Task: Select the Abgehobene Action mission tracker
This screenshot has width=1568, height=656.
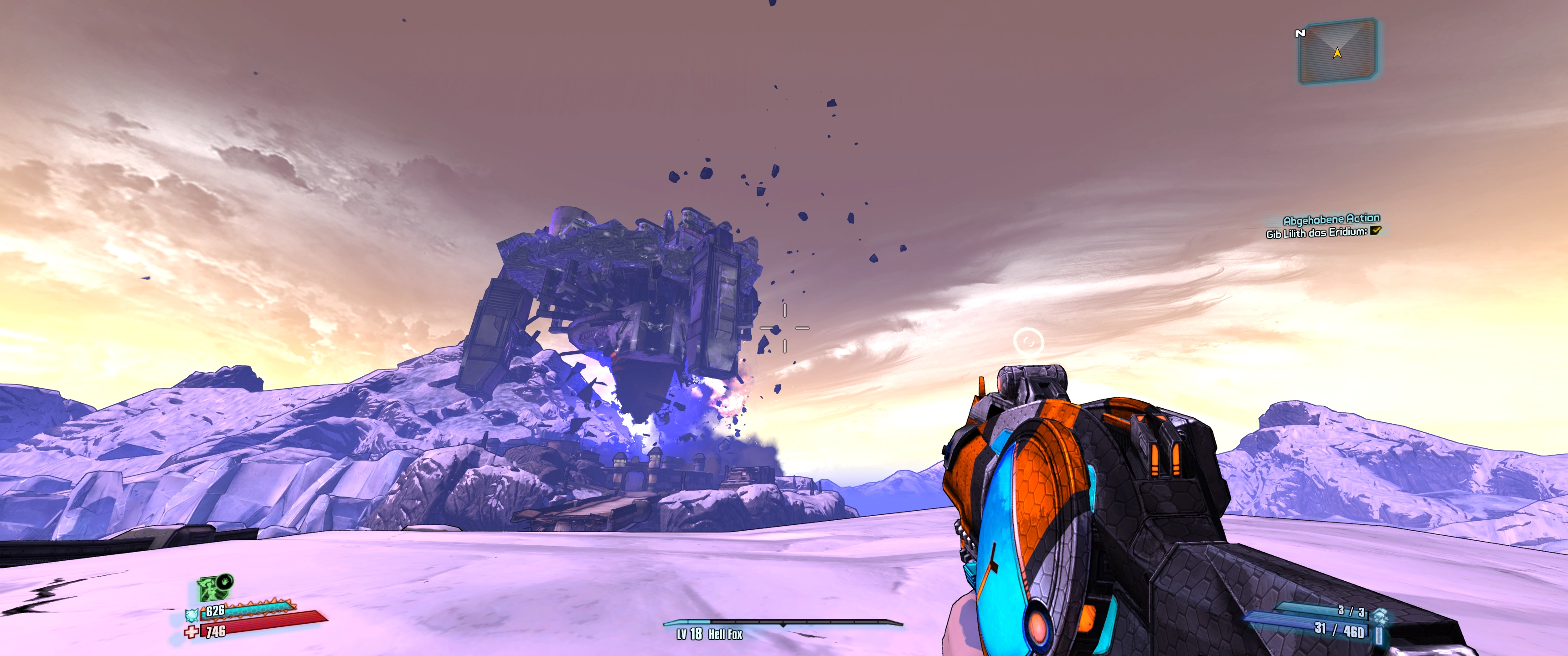Action: point(1331,219)
